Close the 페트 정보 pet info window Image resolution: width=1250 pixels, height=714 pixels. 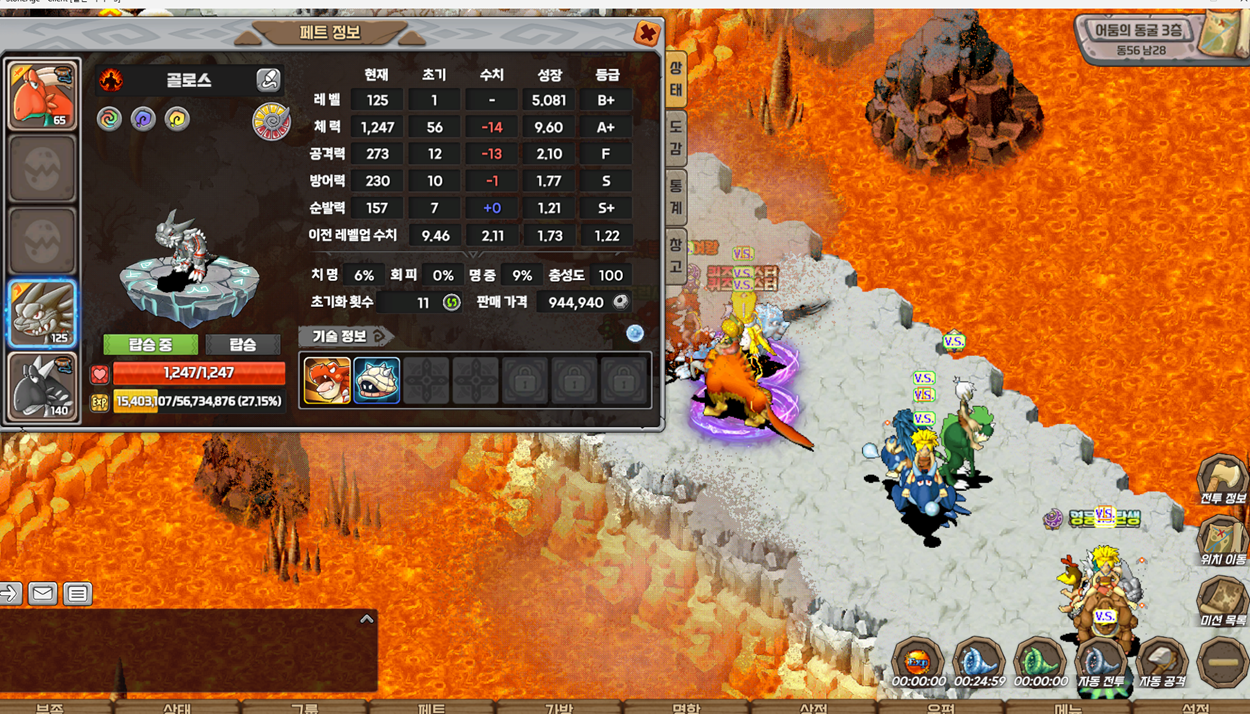[647, 33]
